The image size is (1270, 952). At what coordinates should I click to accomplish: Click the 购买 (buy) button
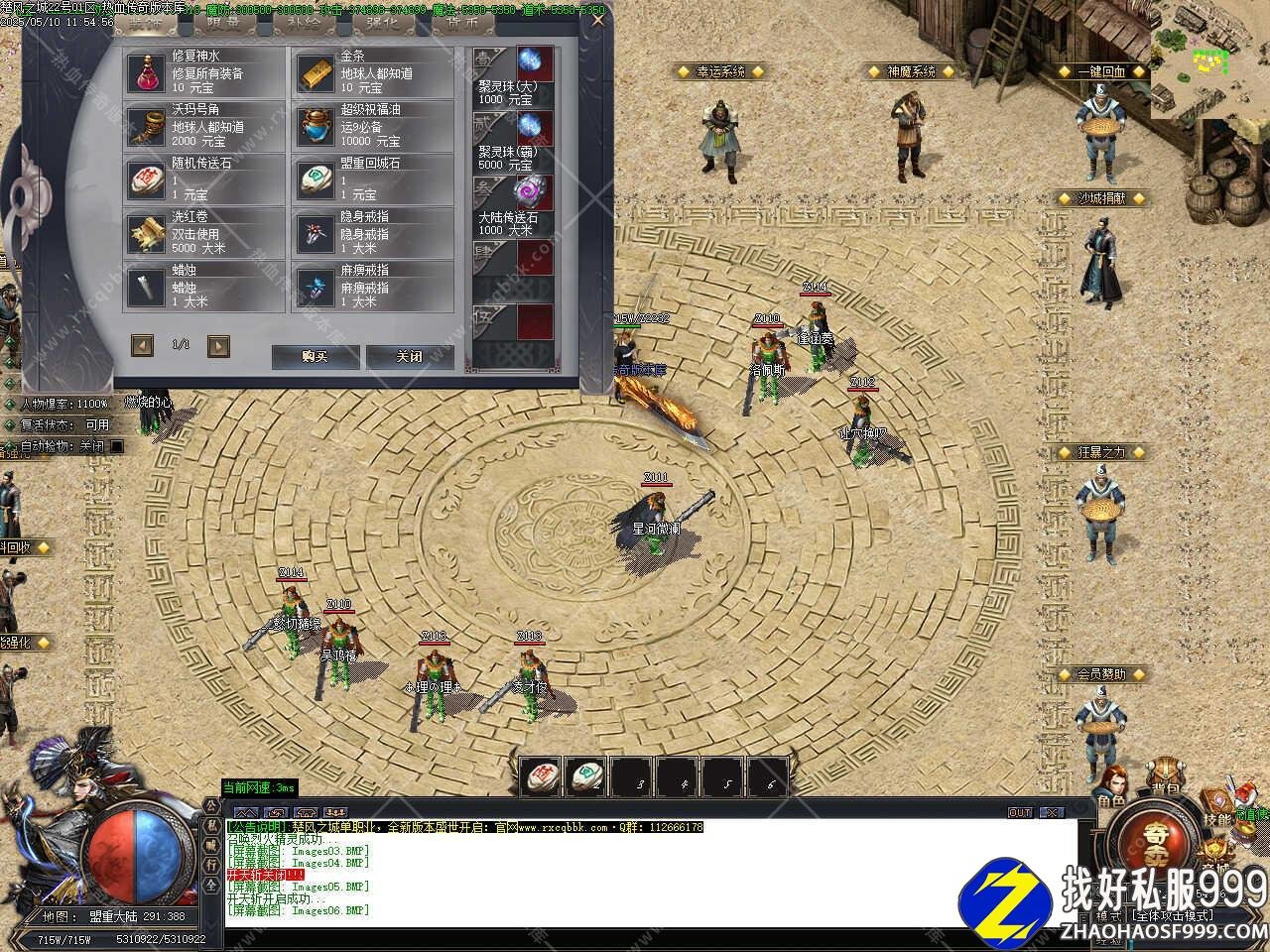(x=315, y=356)
